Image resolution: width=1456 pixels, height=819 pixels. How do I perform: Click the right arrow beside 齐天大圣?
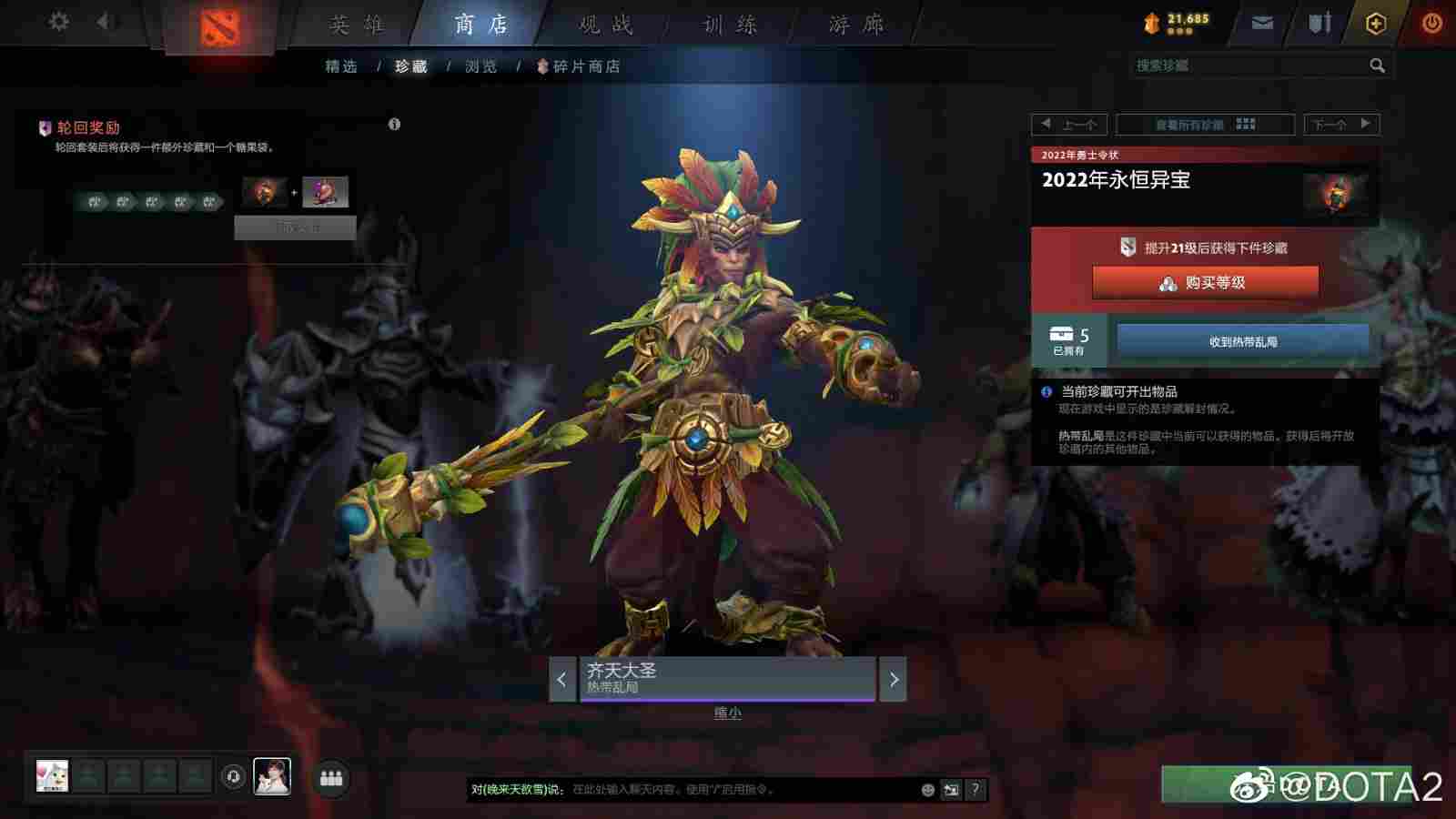pos(893,679)
